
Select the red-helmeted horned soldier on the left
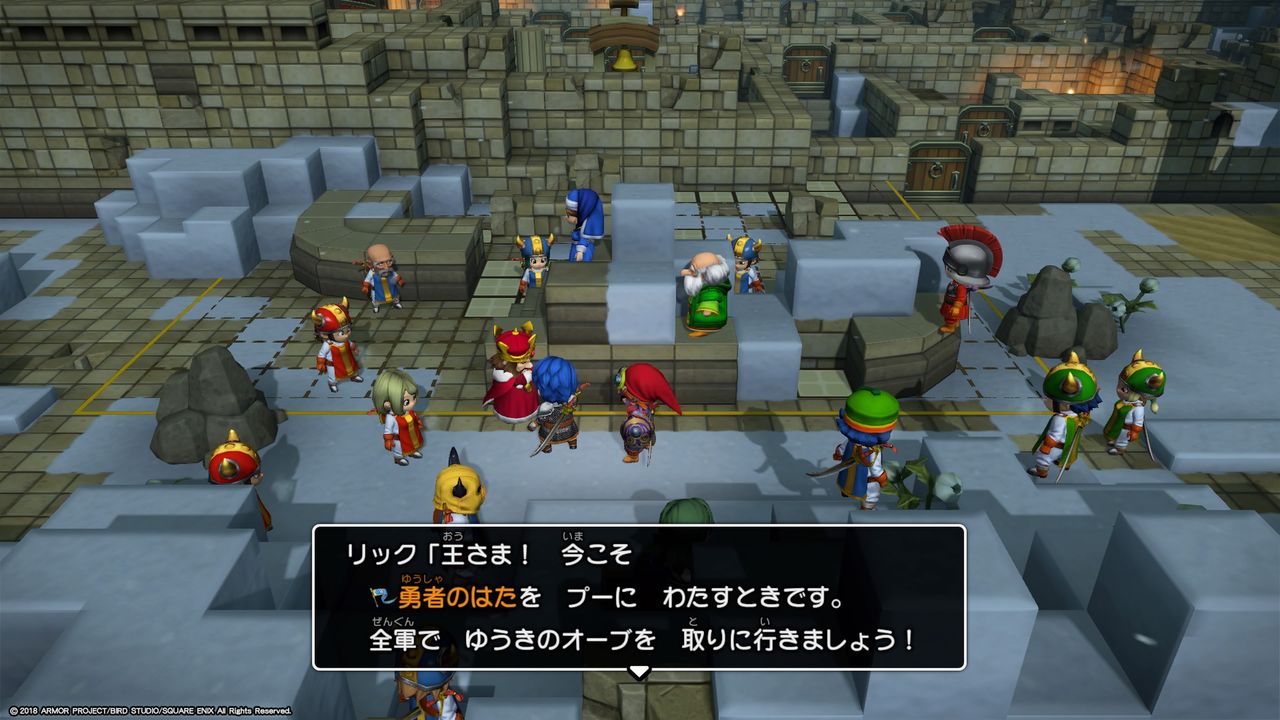click(335, 343)
